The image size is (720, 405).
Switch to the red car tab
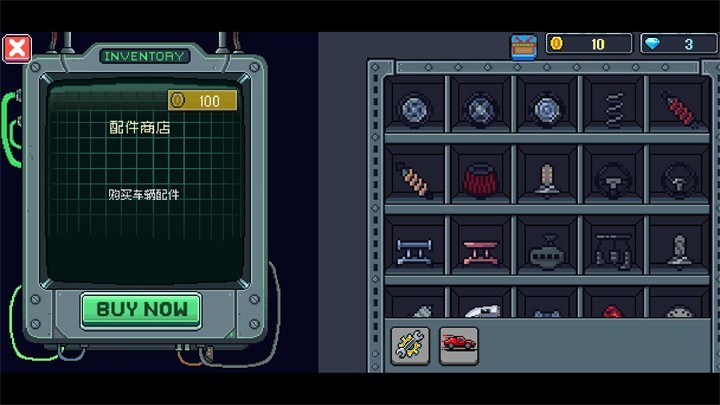[459, 345]
